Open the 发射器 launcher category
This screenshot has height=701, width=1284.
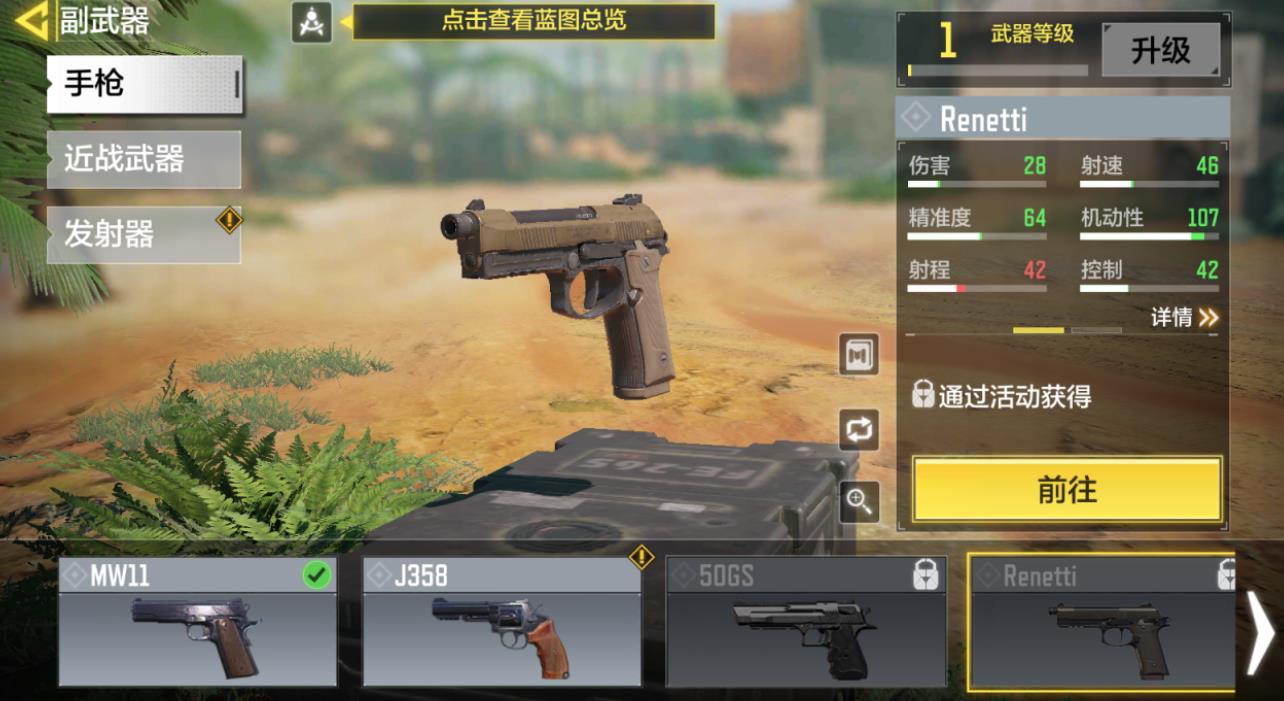[144, 234]
